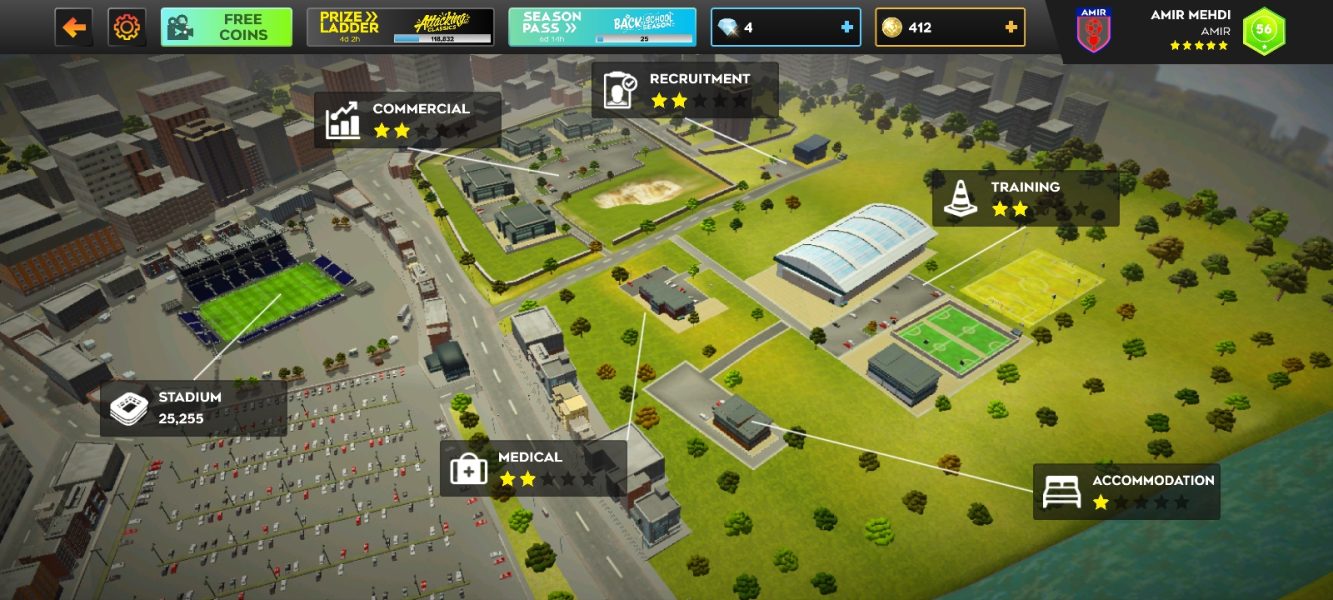Open the Accommodation facility
The height and width of the screenshot is (600, 1333).
pos(1126,491)
